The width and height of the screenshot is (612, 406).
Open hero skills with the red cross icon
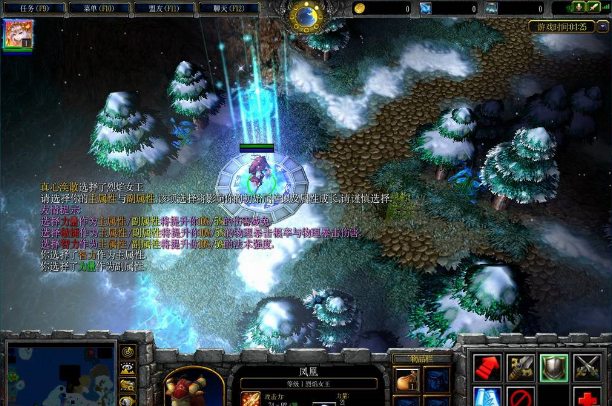[x=588, y=398]
